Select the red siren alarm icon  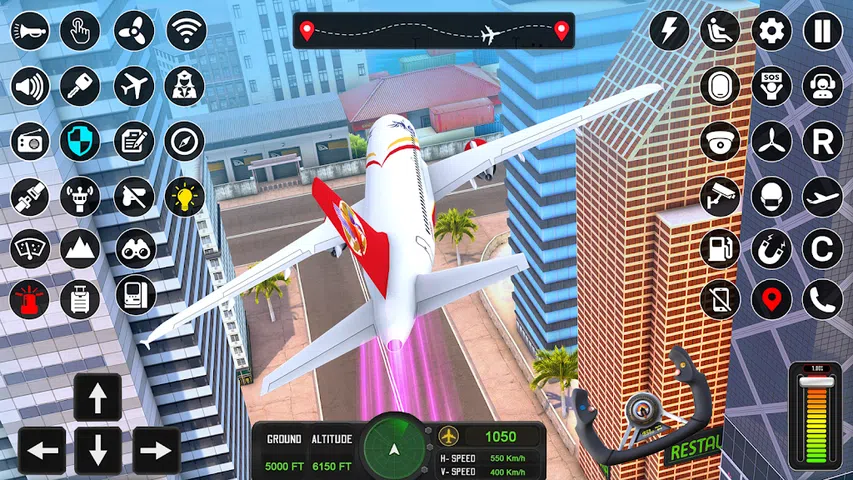click(30, 298)
